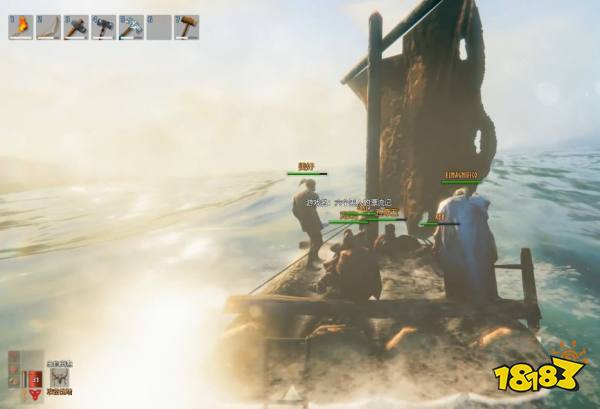Select the wooden hammer slot

186,27
